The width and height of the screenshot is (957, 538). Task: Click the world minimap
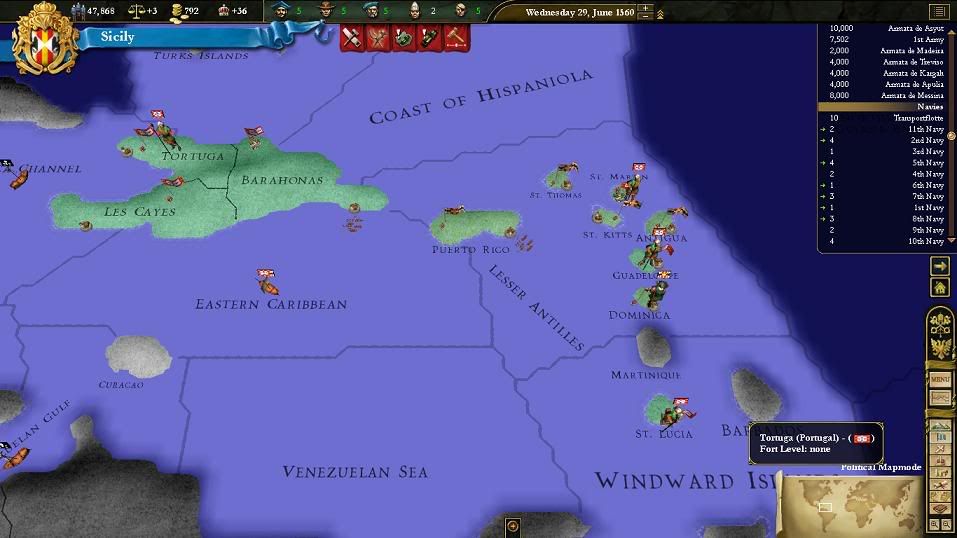848,505
